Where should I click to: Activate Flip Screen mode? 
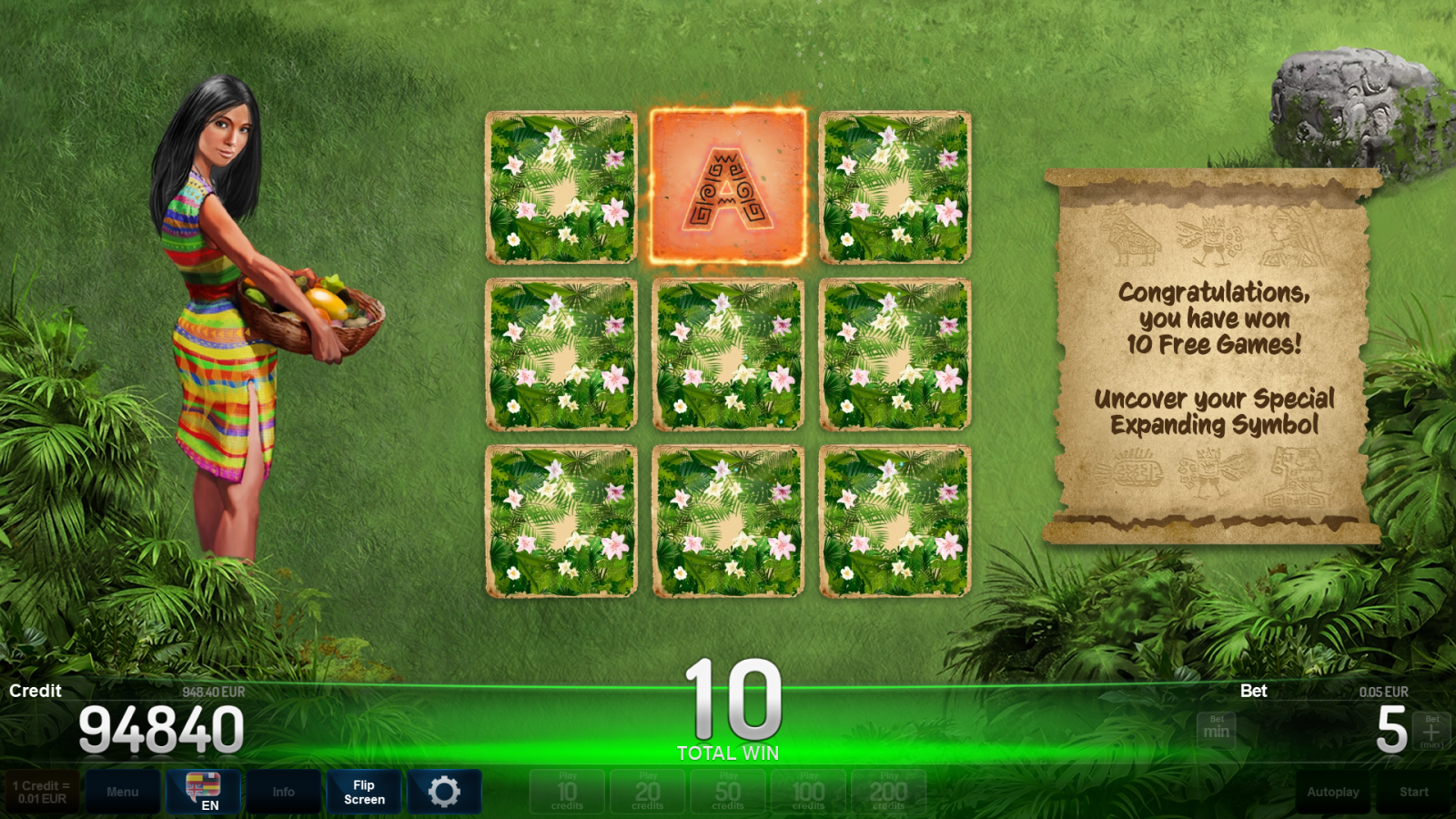pyautogui.click(x=363, y=792)
